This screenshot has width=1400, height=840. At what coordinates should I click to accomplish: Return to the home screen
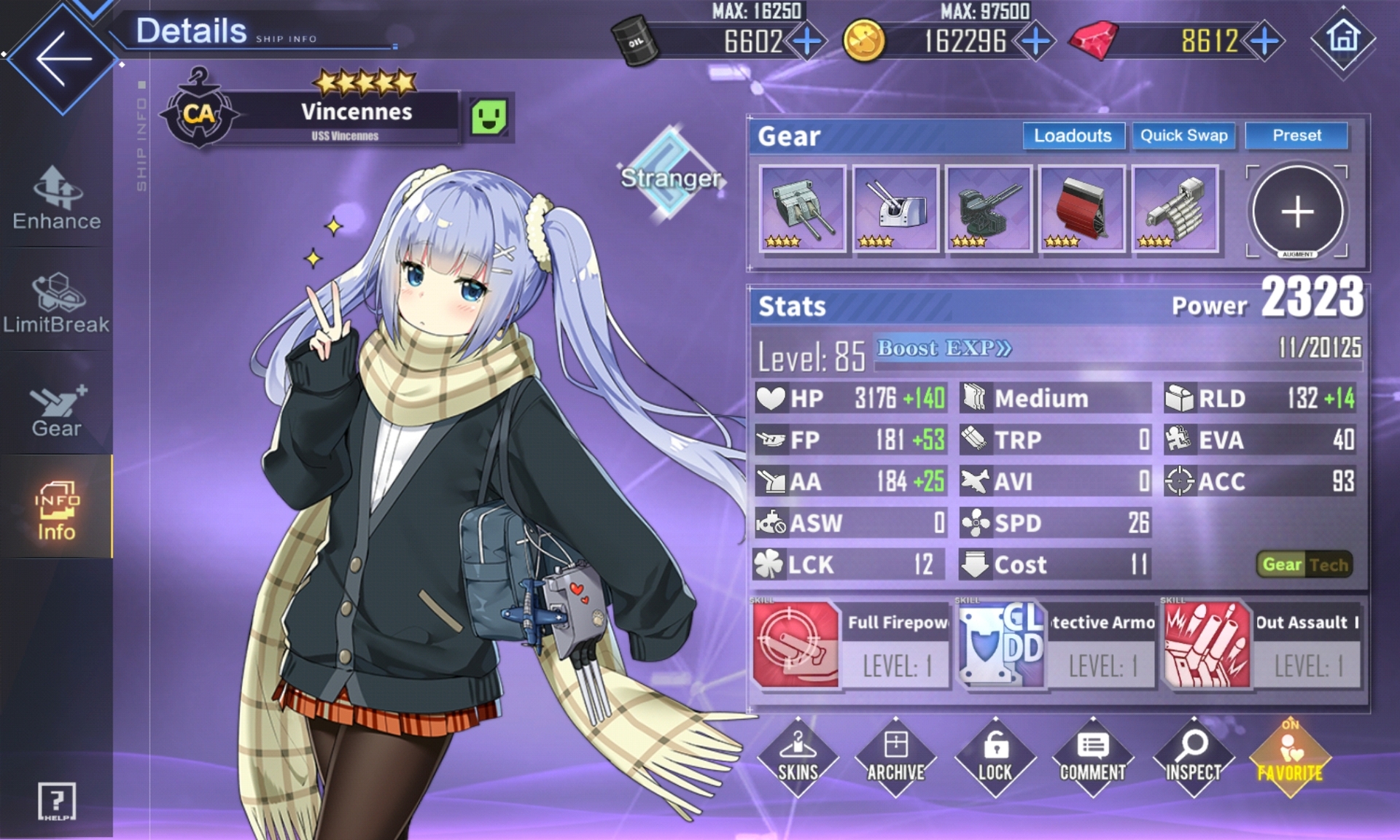click(1343, 38)
